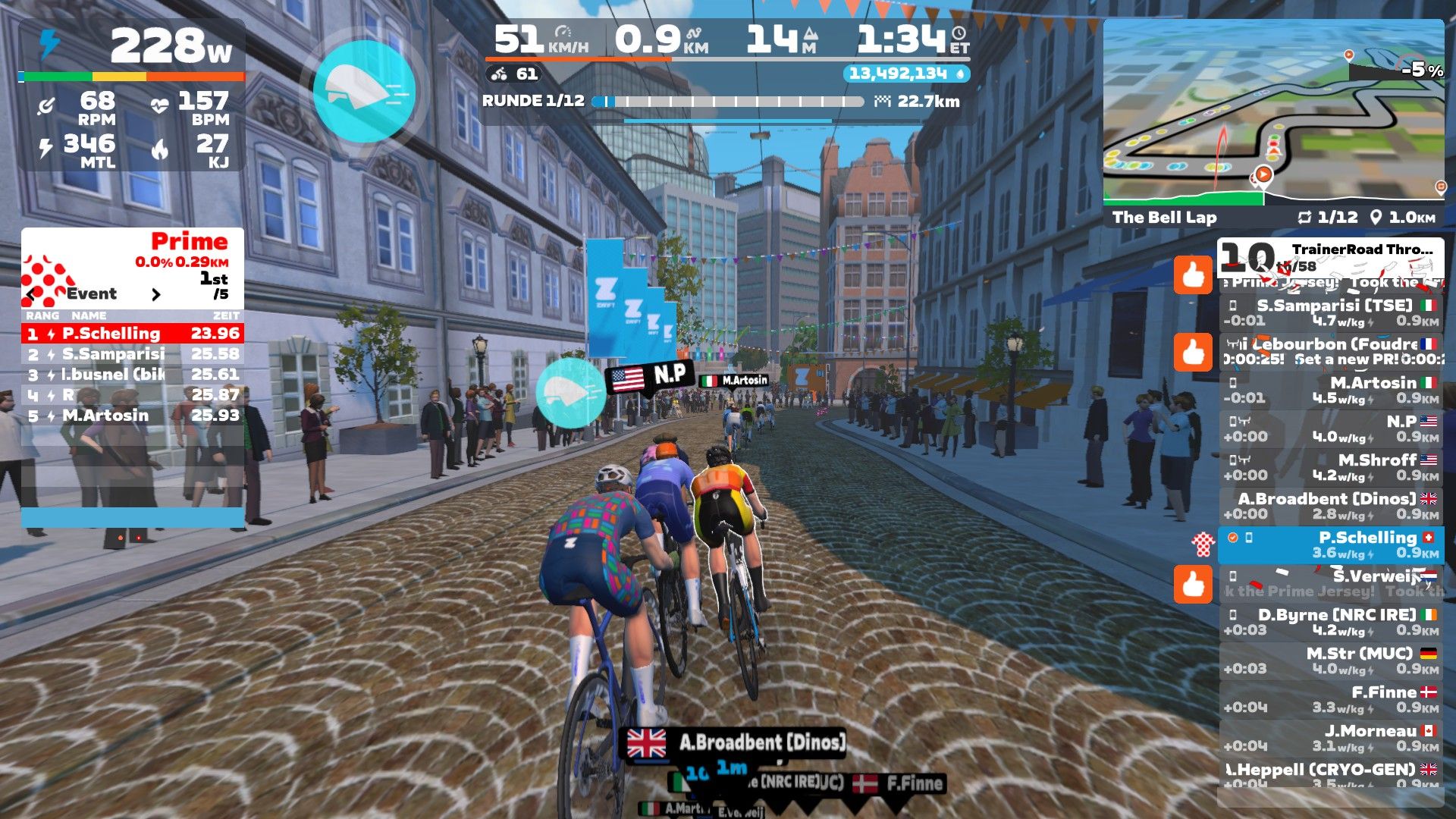Select N.P in the nearby riders list
Screen dimensions: 1456x819
(1331, 429)
